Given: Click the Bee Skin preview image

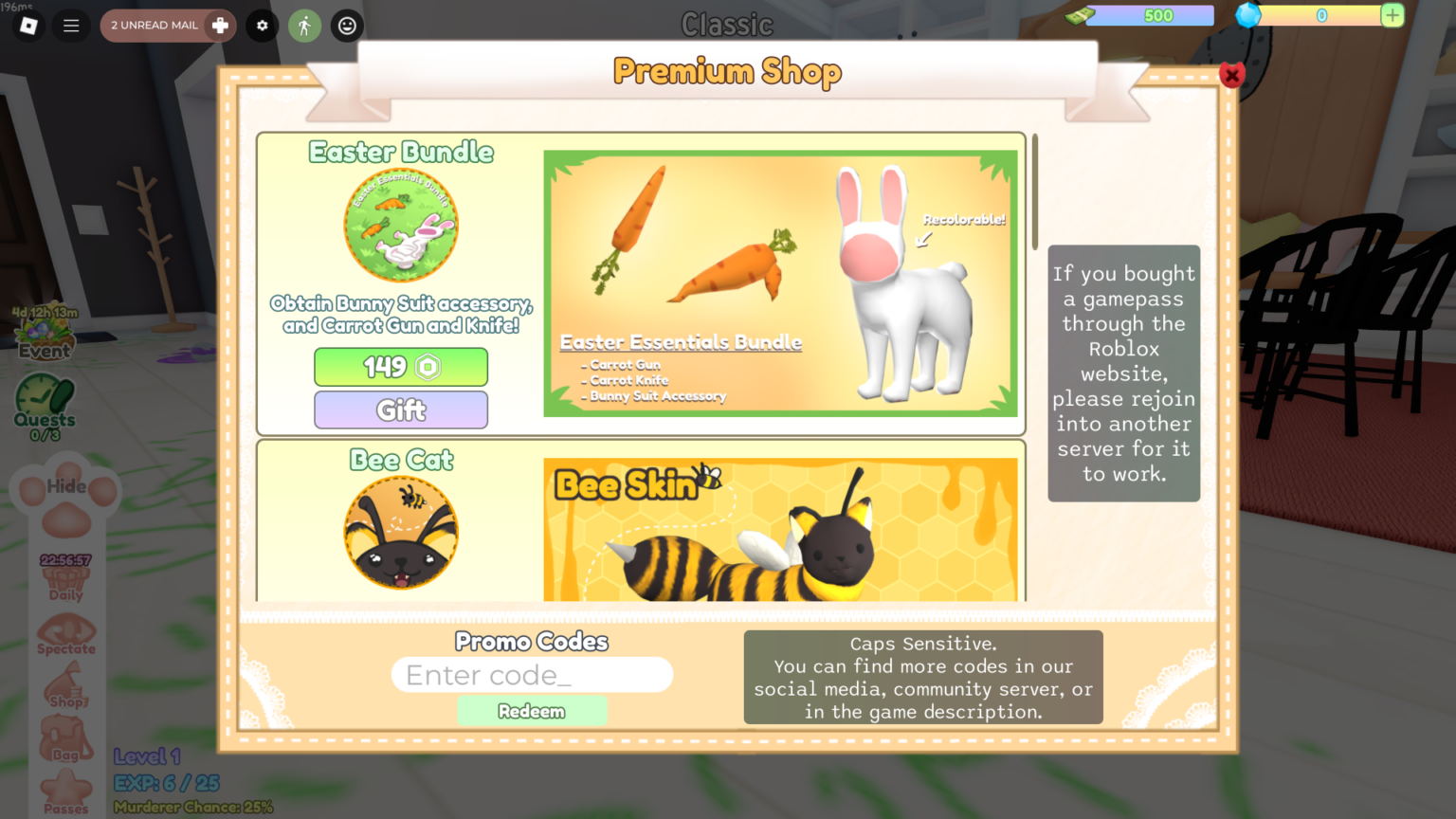Looking at the screenshot, I should click(x=780, y=529).
